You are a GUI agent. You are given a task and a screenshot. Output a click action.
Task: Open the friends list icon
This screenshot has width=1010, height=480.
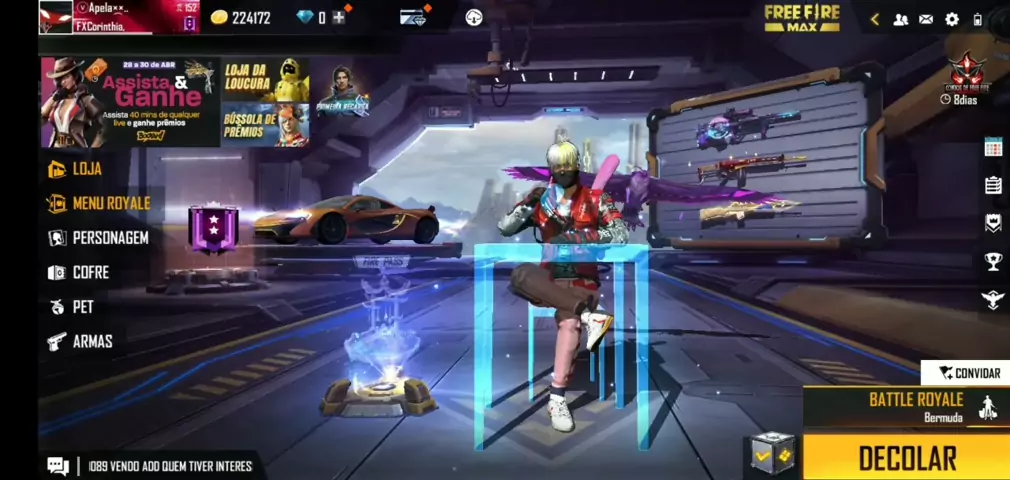point(900,19)
